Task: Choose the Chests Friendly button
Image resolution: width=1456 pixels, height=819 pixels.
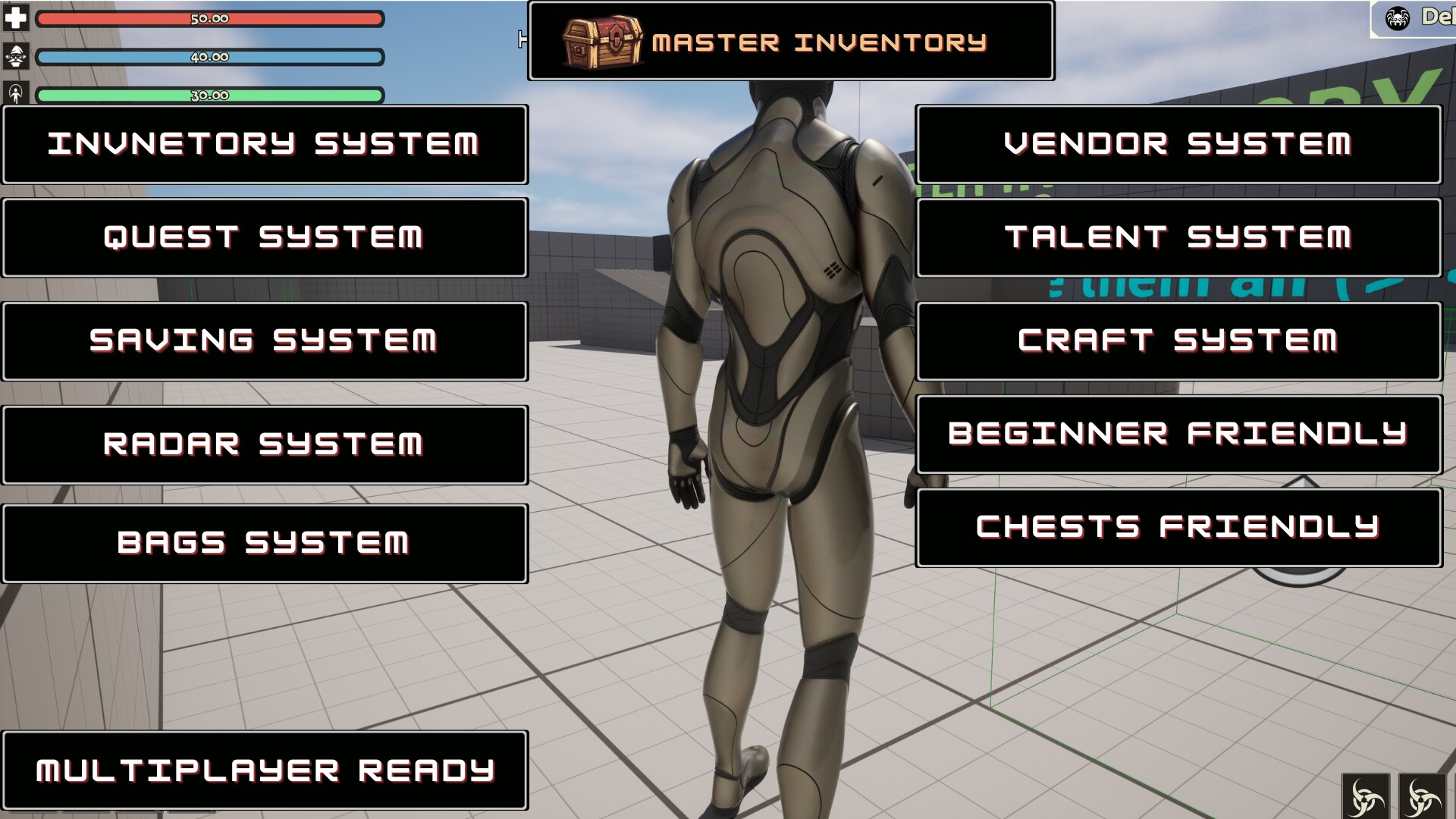Action: click(x=1178, y=527)
